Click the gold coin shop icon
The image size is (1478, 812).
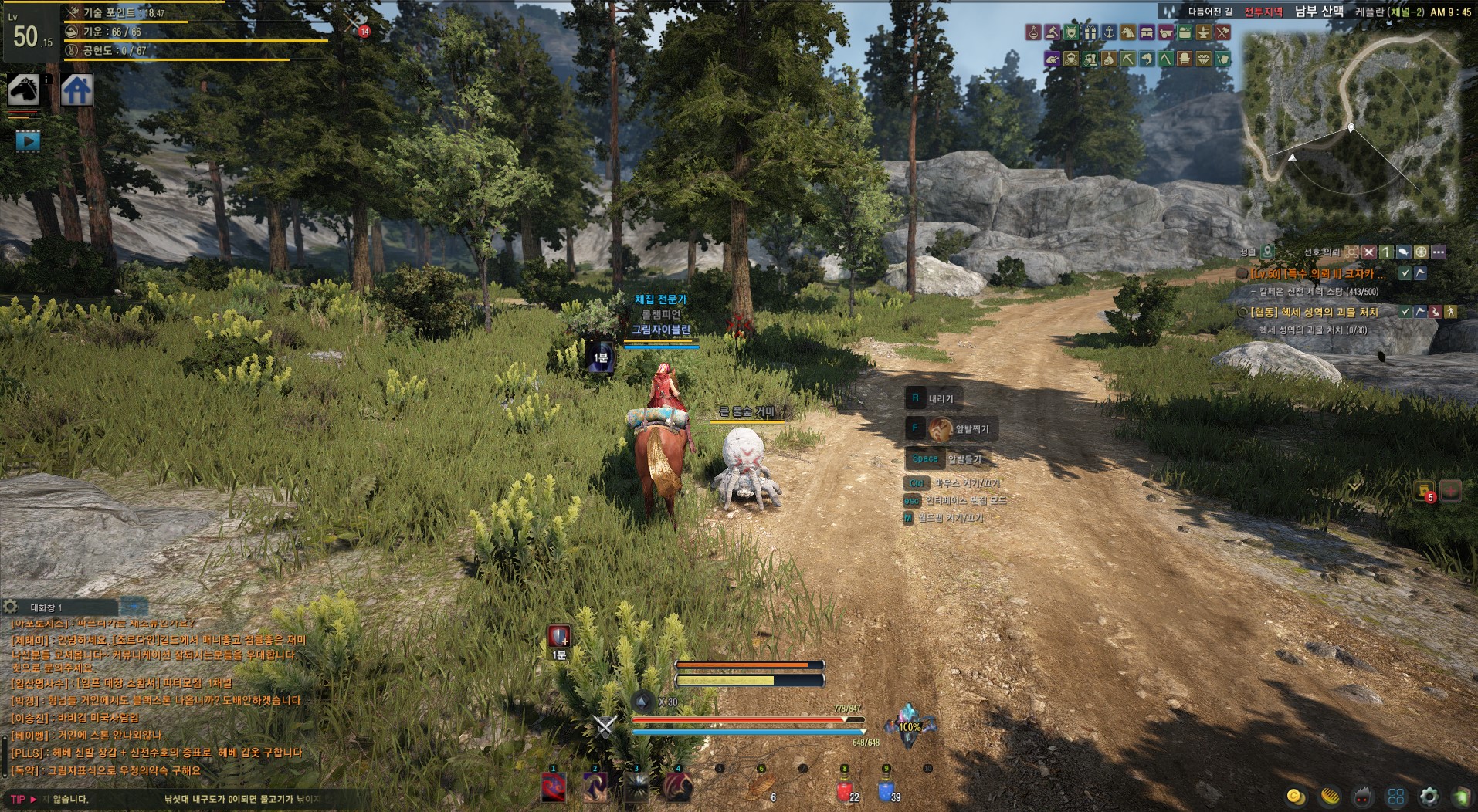[x=1296, y=796]
